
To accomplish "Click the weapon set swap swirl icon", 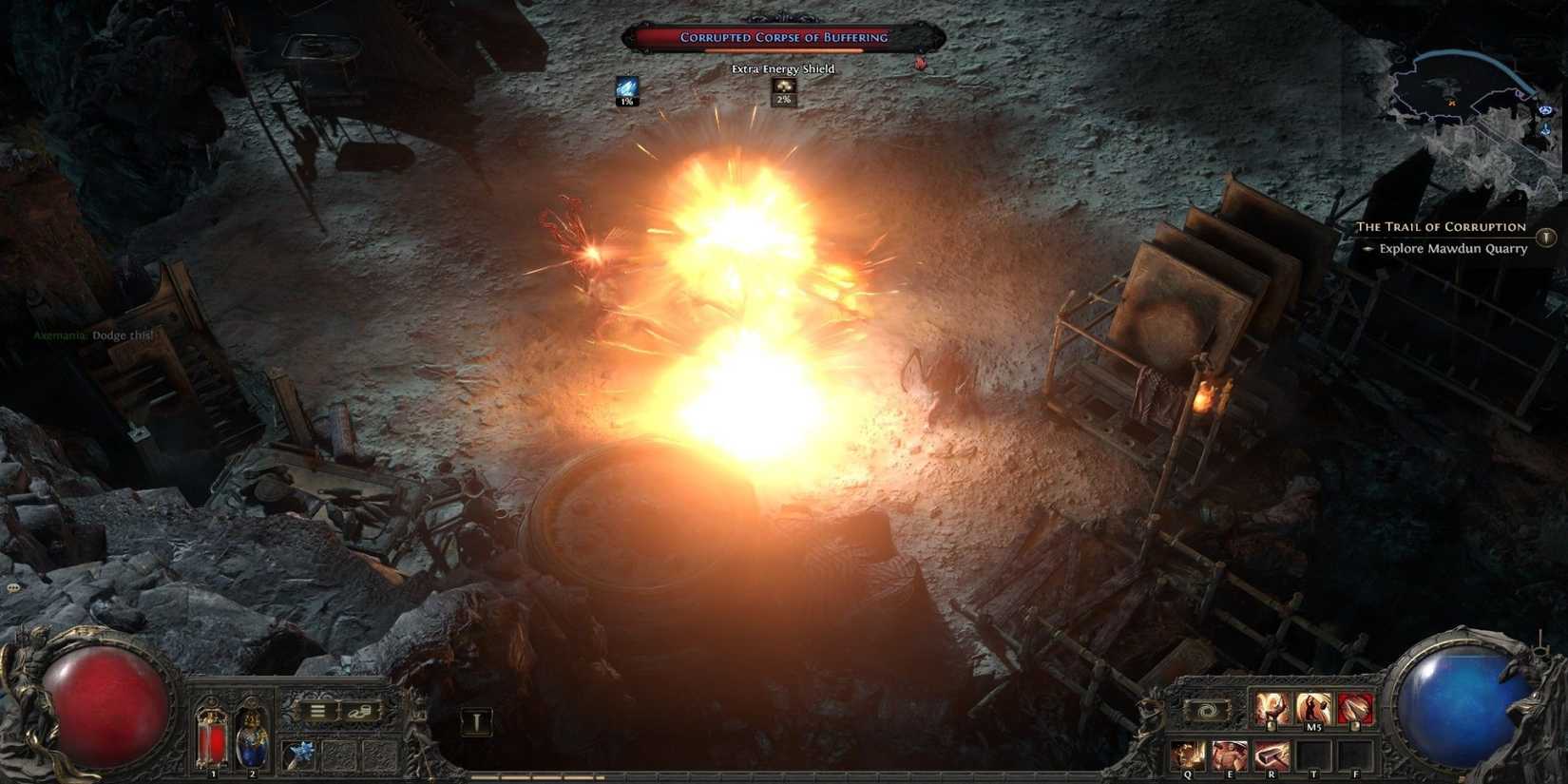I will tap(1205, 708).
